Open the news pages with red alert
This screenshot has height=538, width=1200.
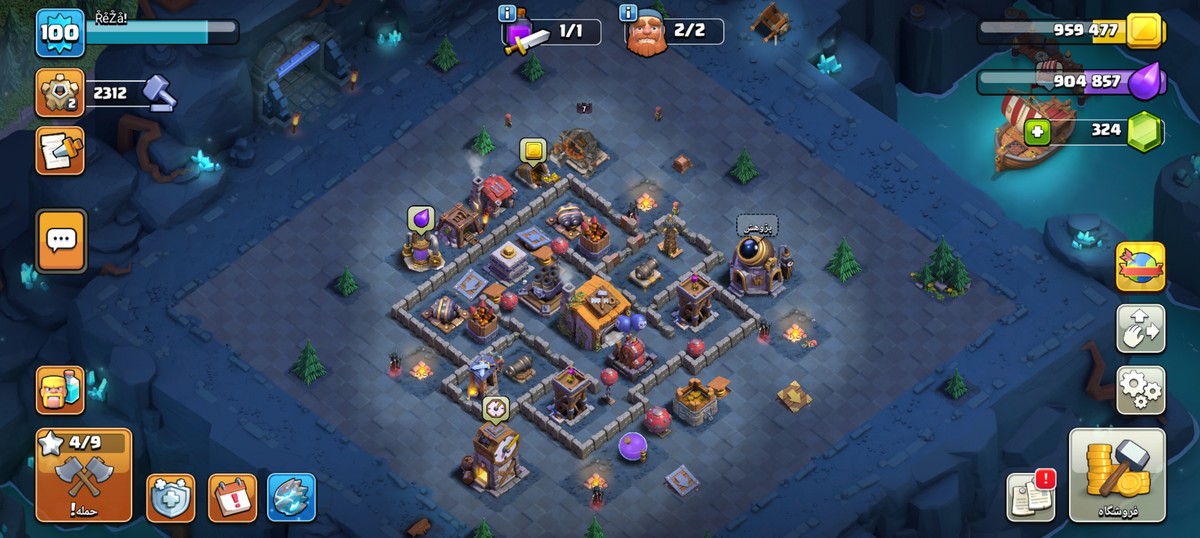pyautogui.click(x=1030, y=496)
